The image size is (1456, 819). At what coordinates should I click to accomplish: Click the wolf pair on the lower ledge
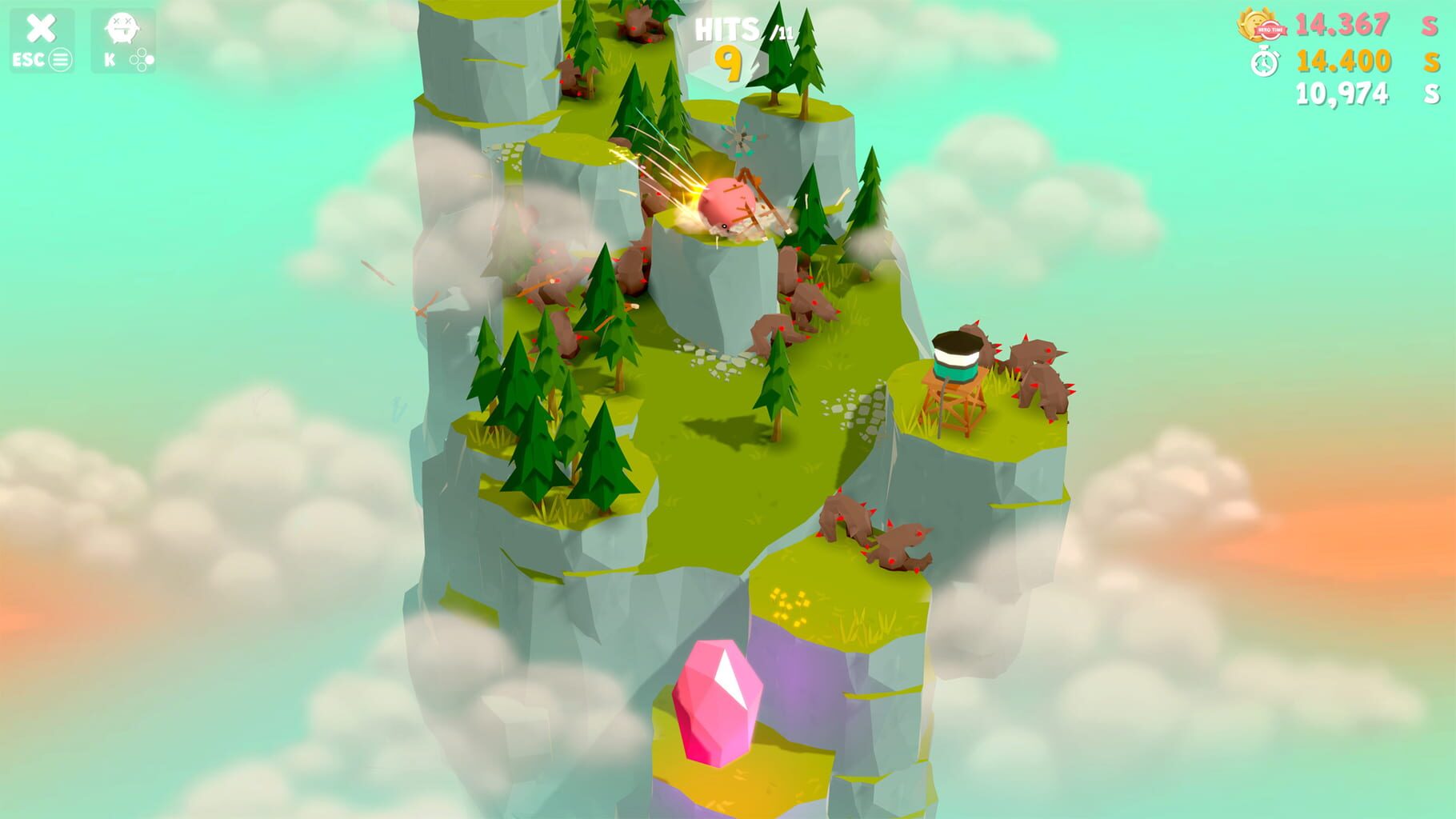tap(876, 532)
